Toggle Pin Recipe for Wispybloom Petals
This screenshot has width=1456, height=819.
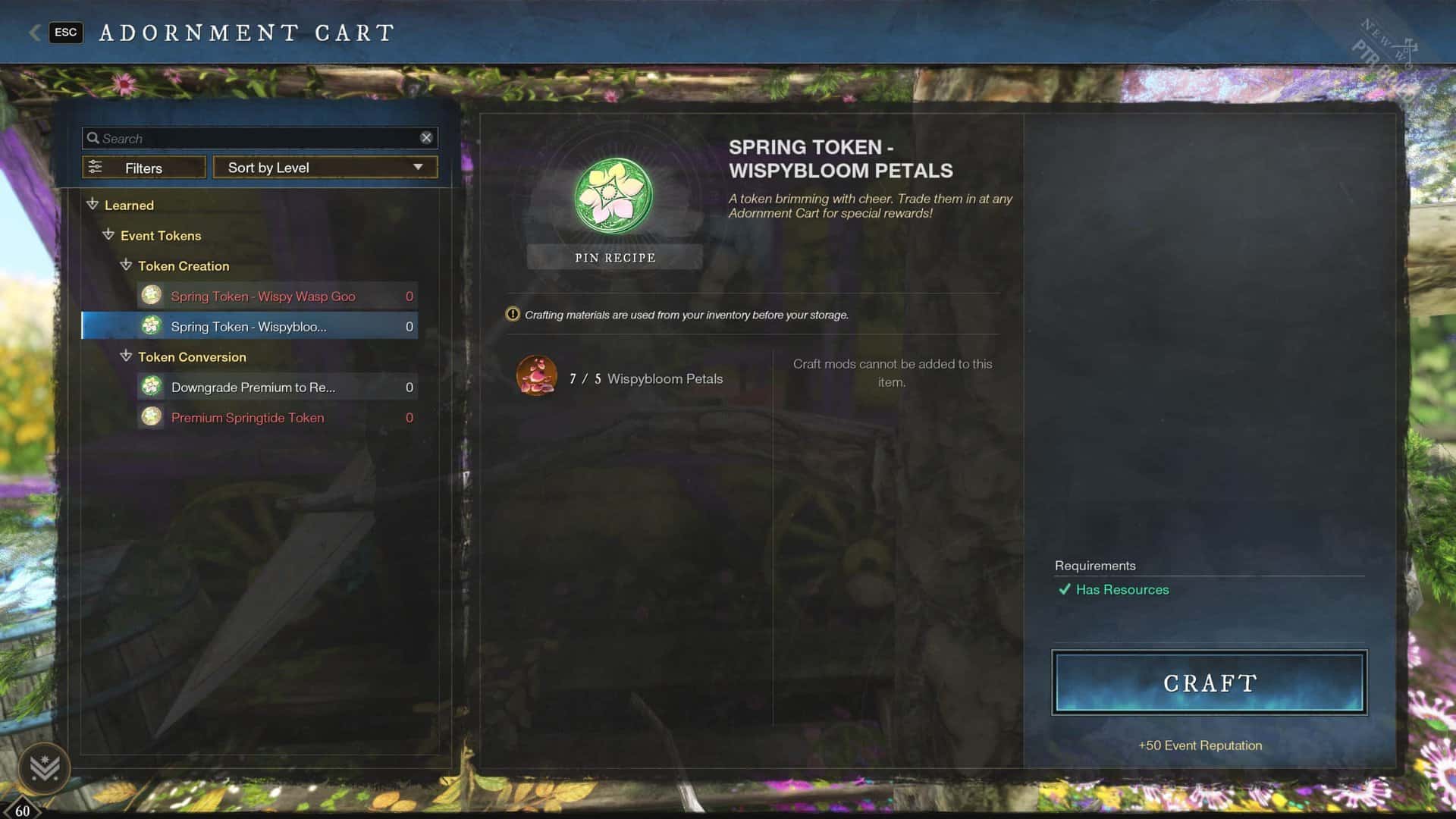click(x=614, y=257)
